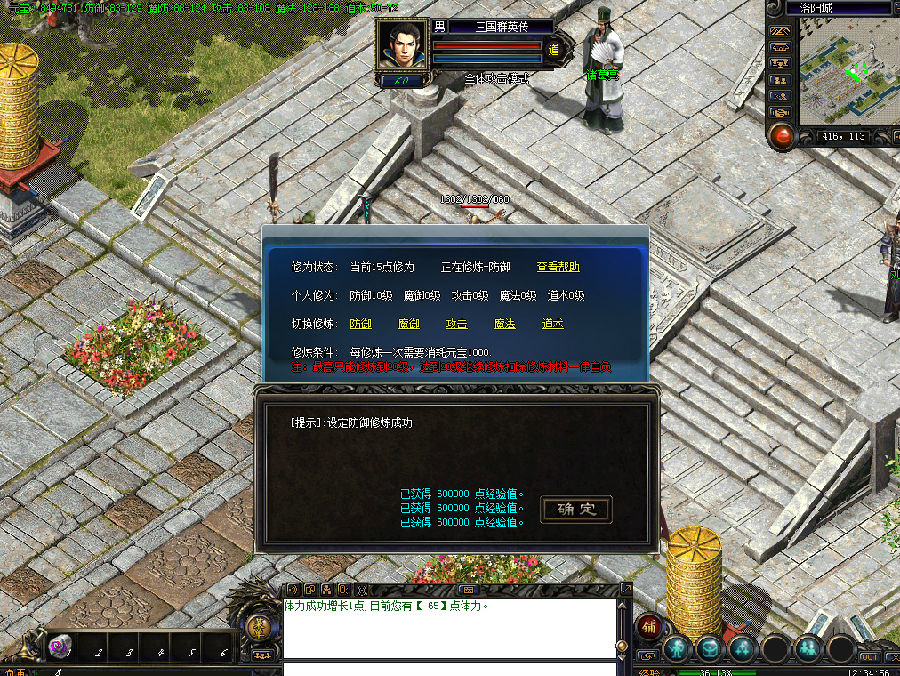Use the purple item in hotbar slot one
The image size is (900, 676).
(61, 647)
